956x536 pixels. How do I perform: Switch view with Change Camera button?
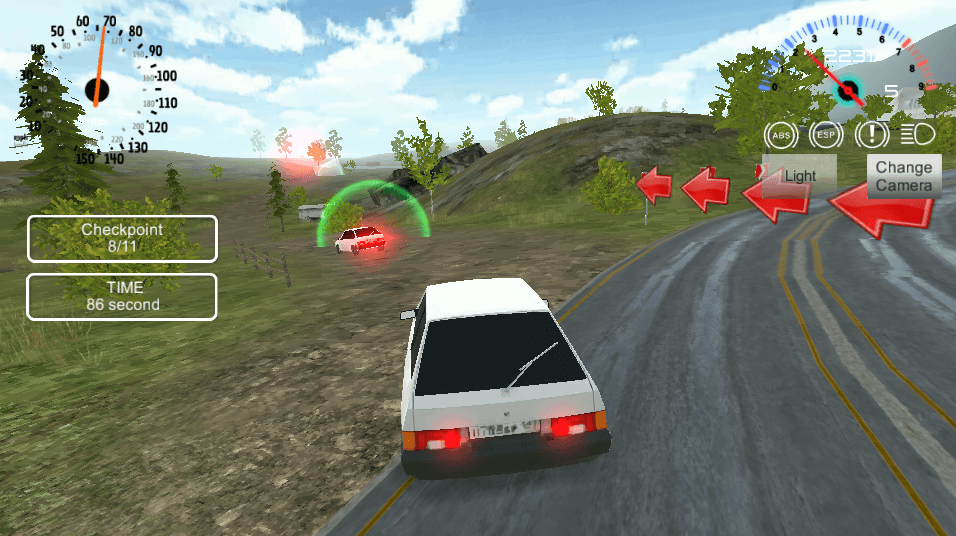click(904, 176)
